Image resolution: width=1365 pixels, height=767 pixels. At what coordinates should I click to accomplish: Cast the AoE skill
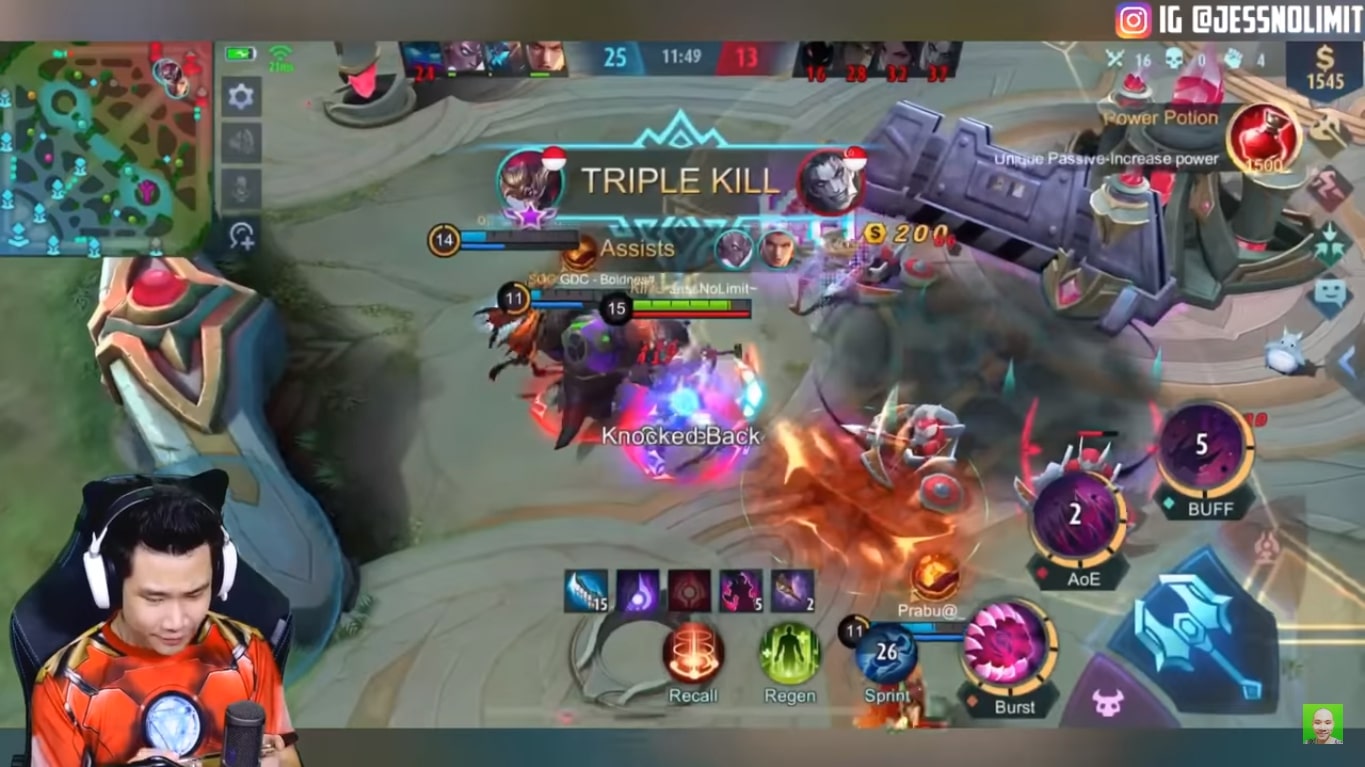coord(1078,515)
